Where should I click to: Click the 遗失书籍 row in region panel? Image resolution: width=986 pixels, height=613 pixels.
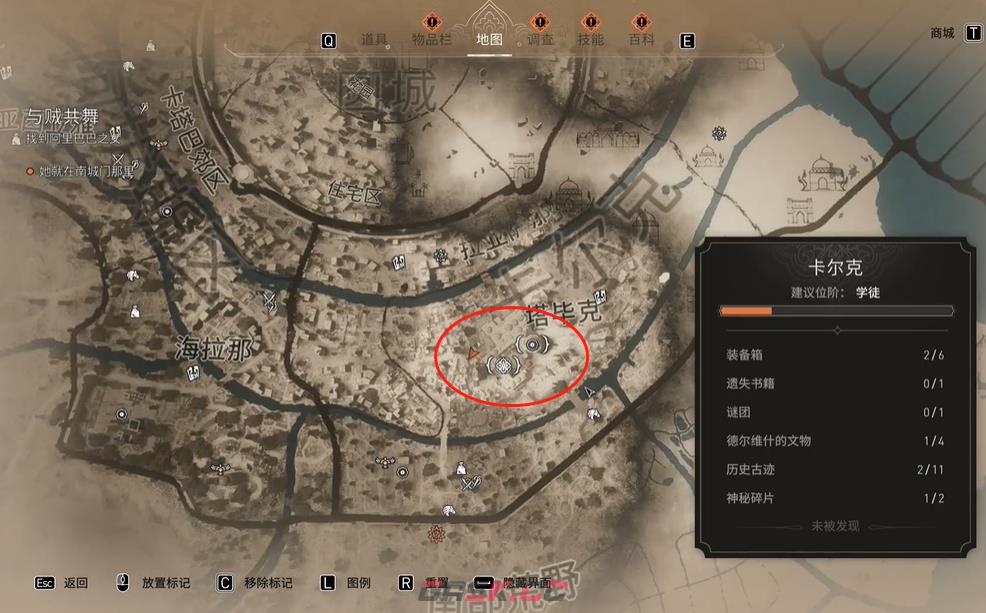(834, 383)
